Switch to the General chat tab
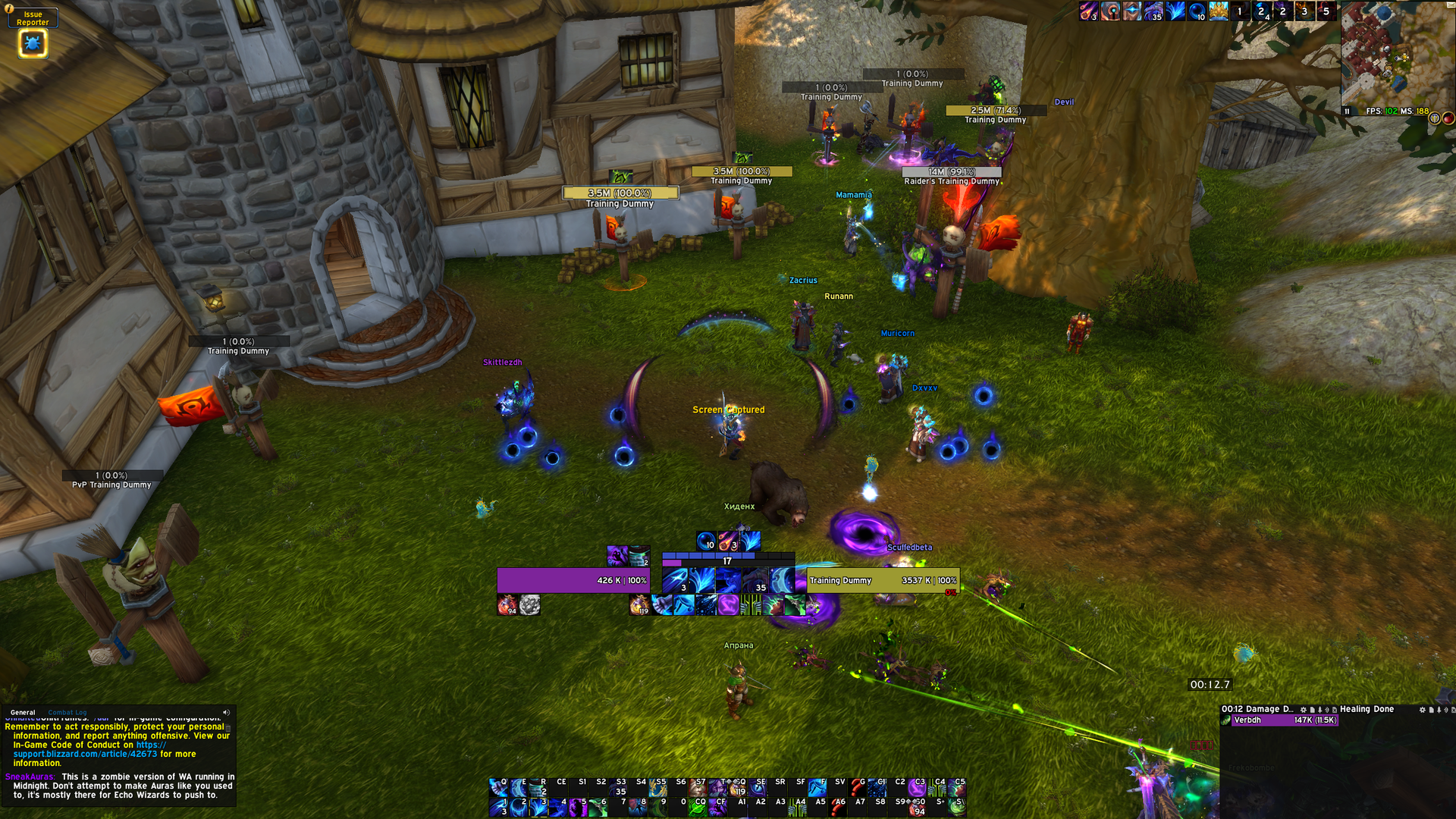 pyautogui.click(x=23, y=713)
